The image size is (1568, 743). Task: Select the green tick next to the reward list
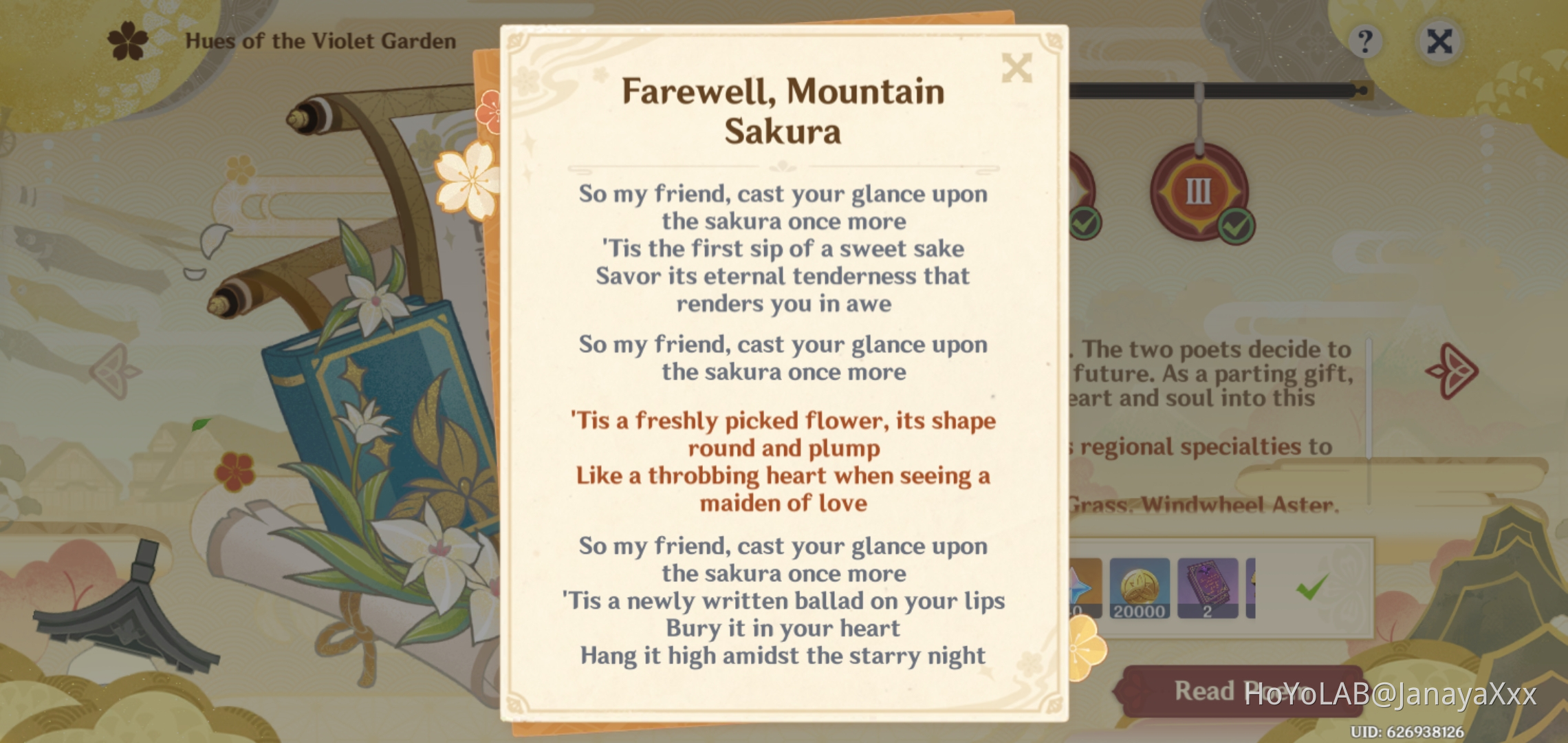1311,587
